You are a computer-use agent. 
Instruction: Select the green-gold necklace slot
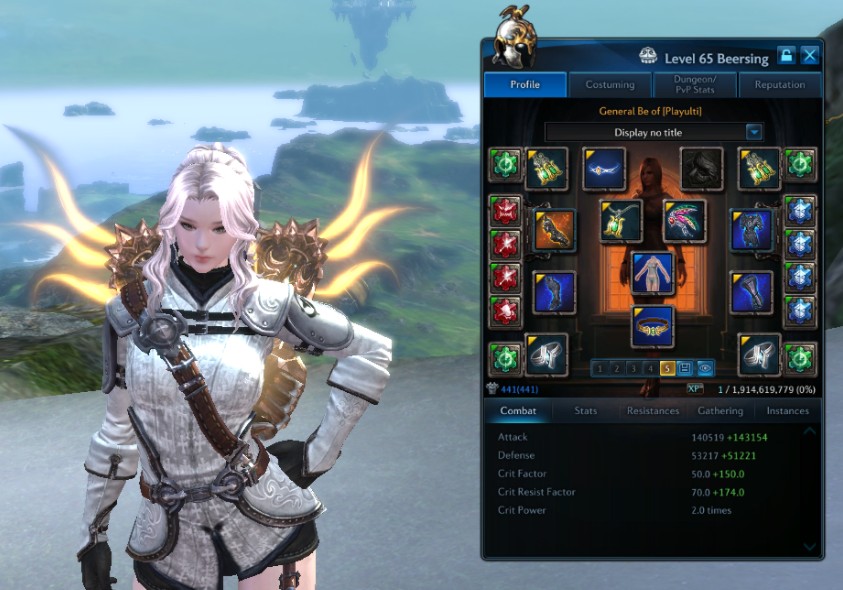point(620,221)
